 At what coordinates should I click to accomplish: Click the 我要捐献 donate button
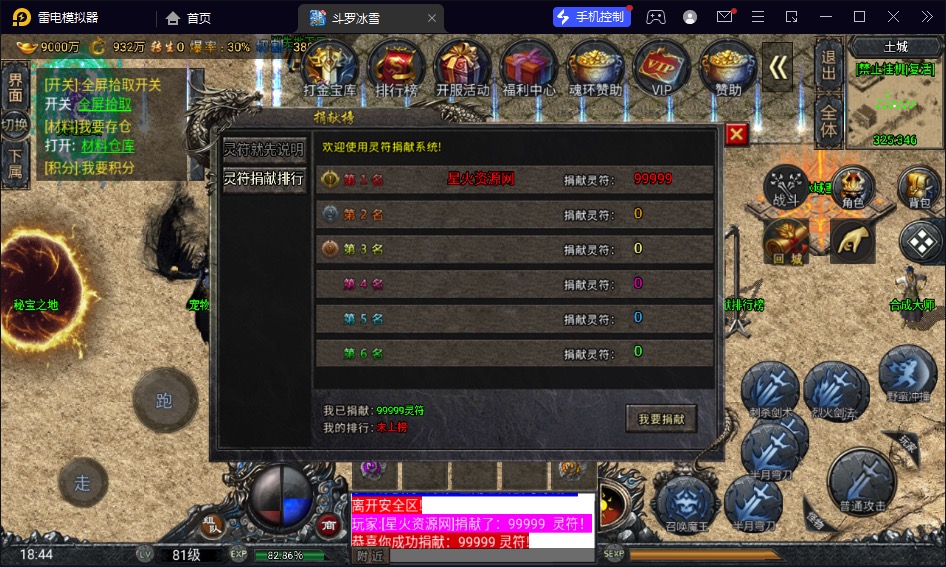coord(661,418)
